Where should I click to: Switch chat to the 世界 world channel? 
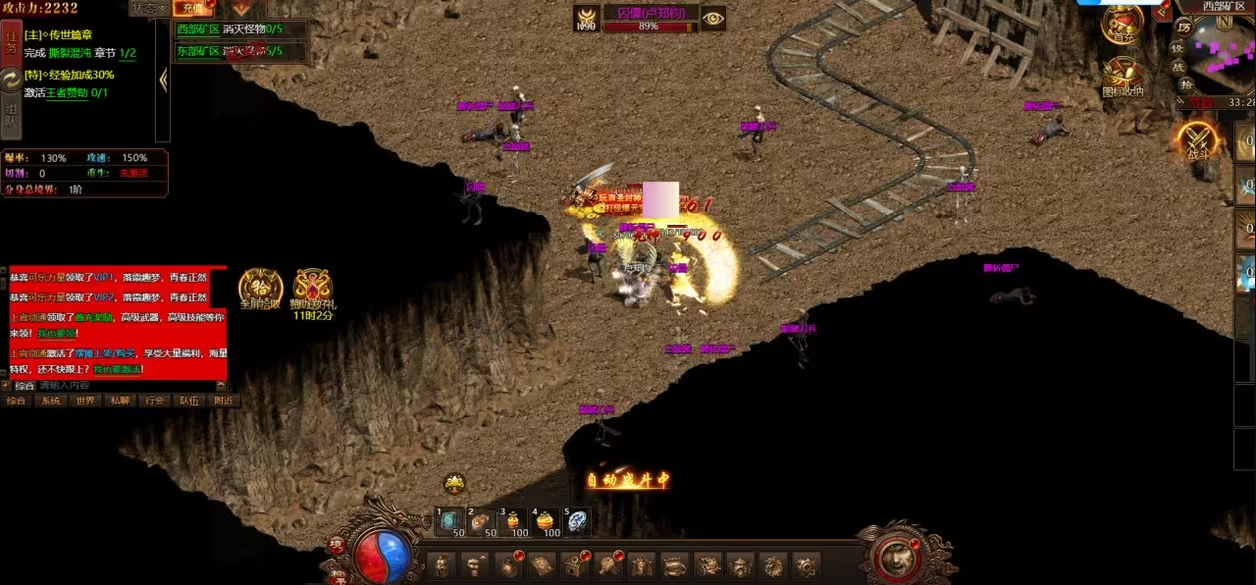pos(84,401)
